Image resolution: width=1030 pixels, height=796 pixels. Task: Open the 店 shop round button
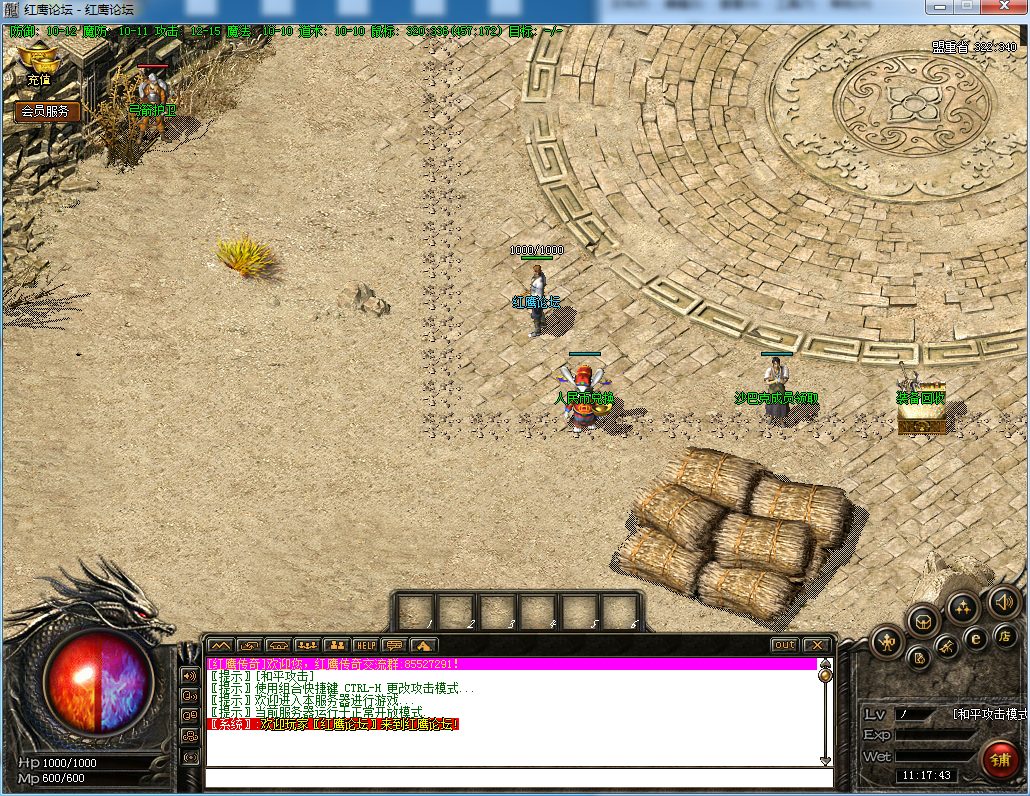tap(1005, 636)
